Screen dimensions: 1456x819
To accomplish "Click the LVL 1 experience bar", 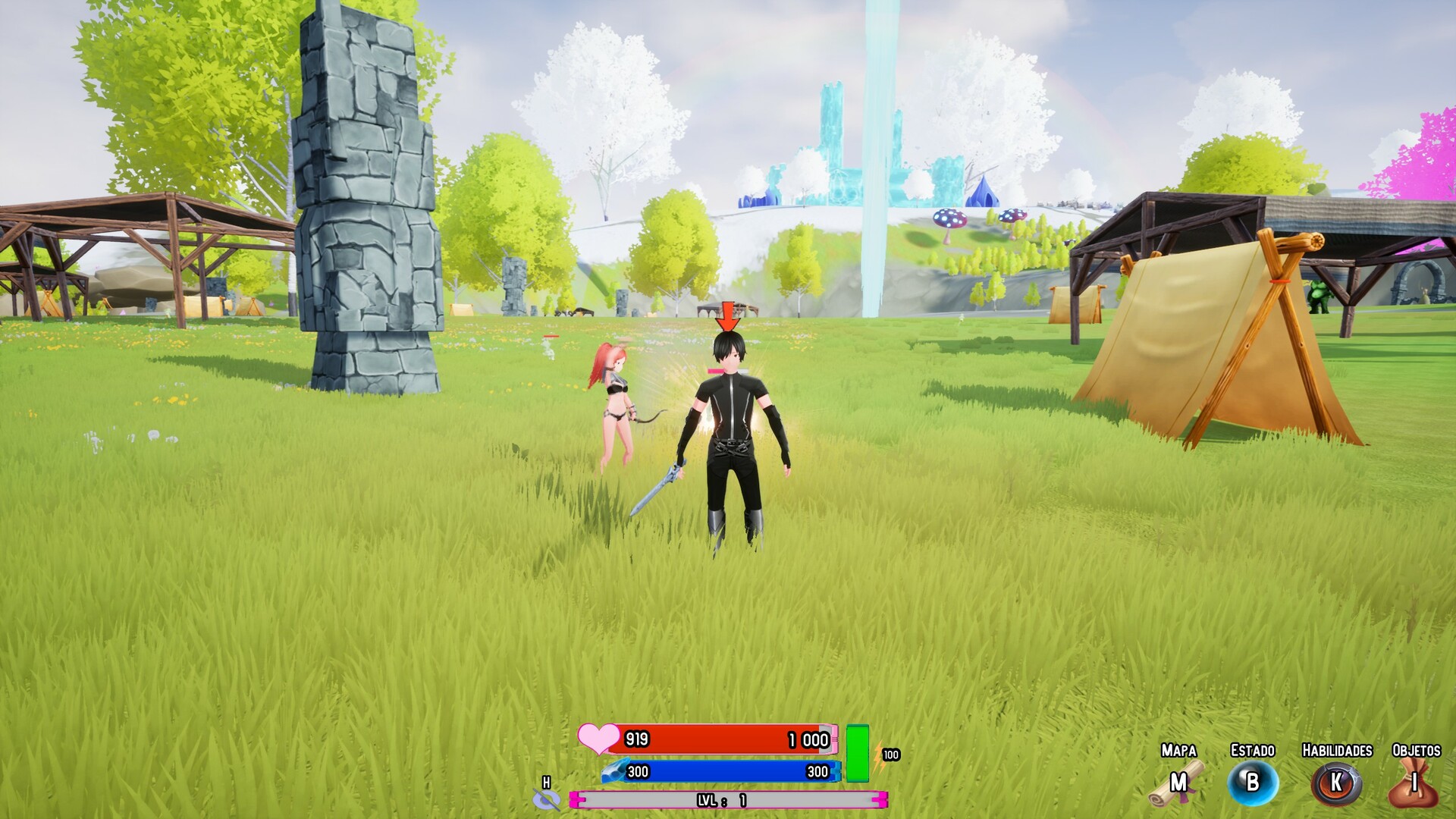I will pyautogui.click(x=728, y=799).
